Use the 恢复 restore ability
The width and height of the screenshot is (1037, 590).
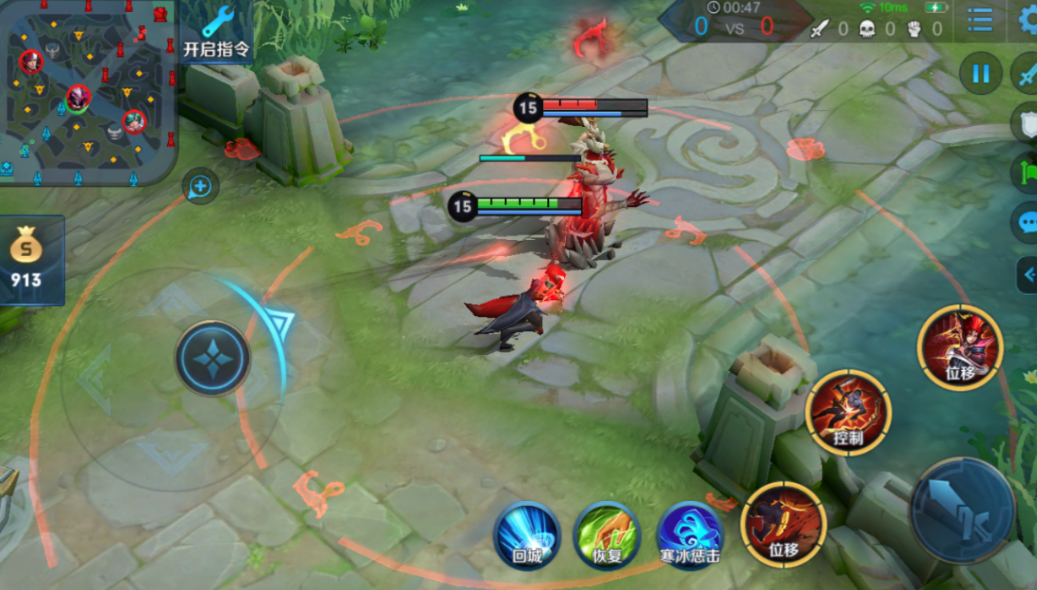click(606, 535)
